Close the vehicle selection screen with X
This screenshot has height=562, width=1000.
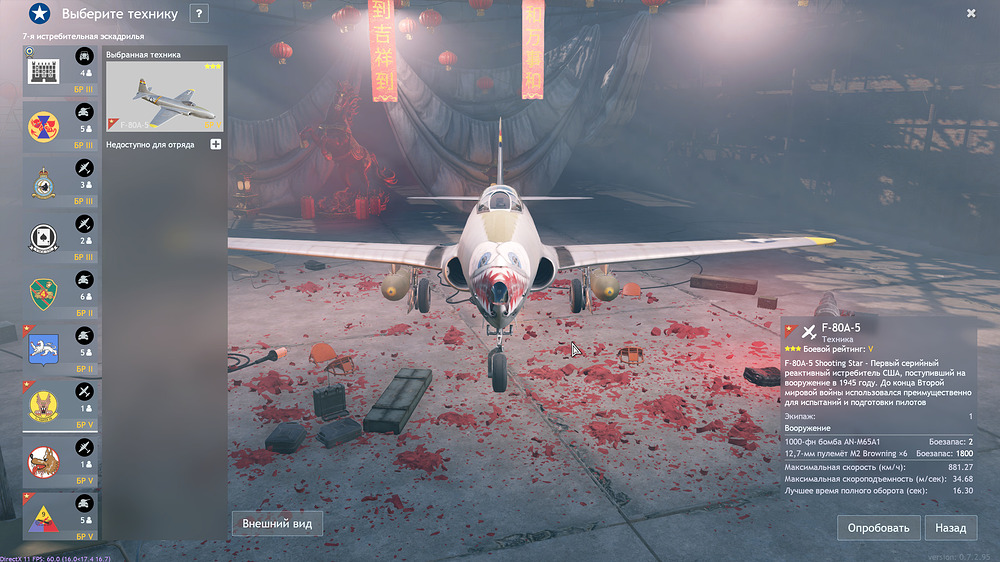(x=971, y=13)
